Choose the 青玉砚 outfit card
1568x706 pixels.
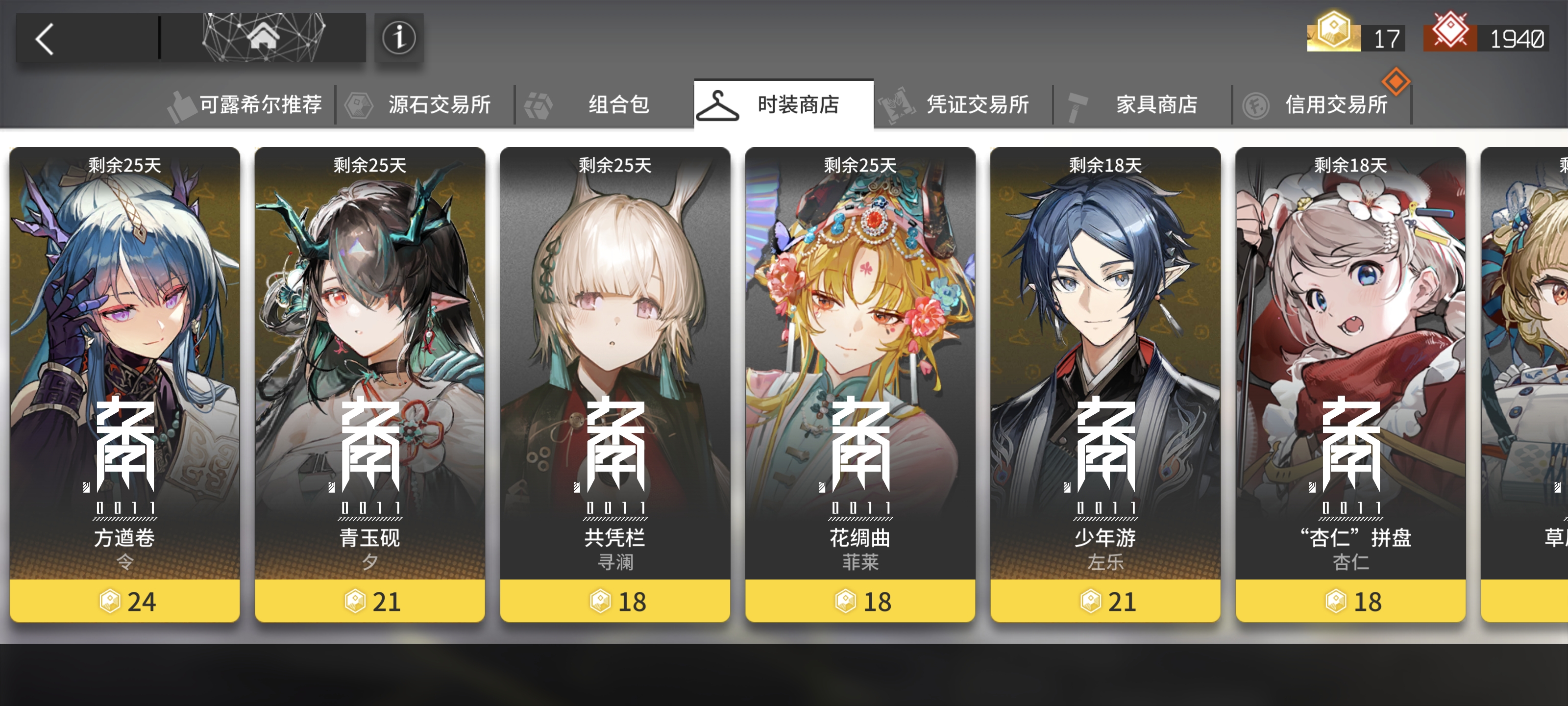pos(370,384)
